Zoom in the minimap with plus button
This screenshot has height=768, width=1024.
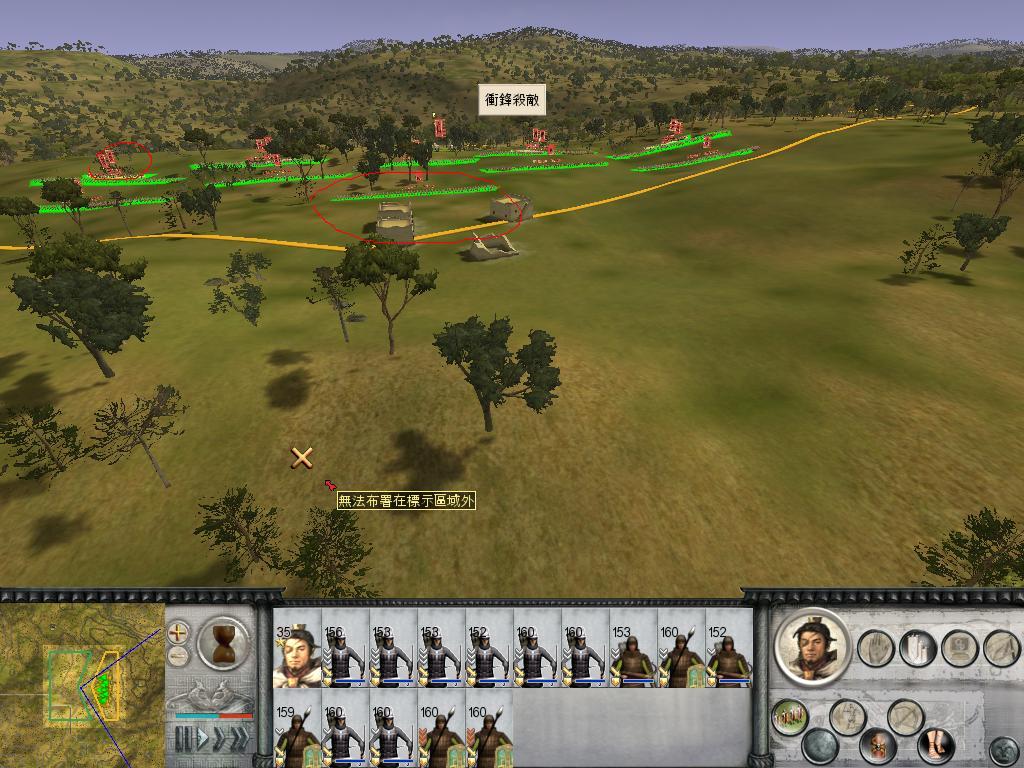[x=178, y=632]
